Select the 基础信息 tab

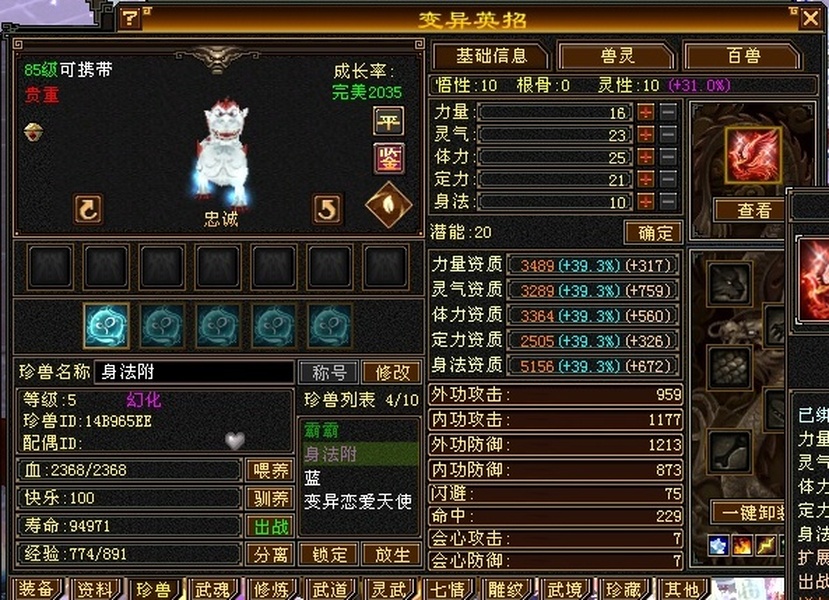tap(489, 56)
